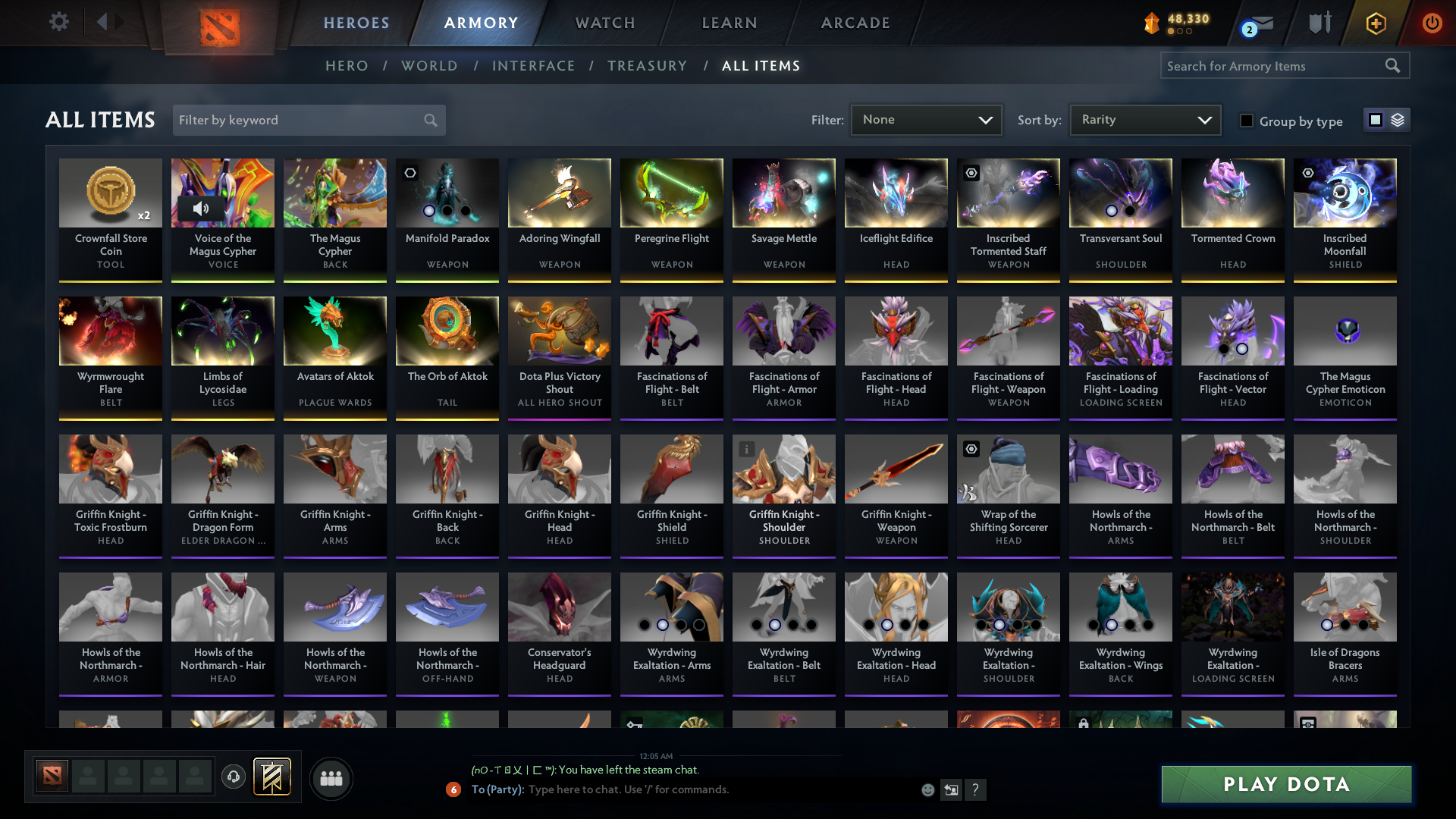Open the Sort by Rarity dropdown
The image size is (1456, 819).
click(x=1144, y=119)
